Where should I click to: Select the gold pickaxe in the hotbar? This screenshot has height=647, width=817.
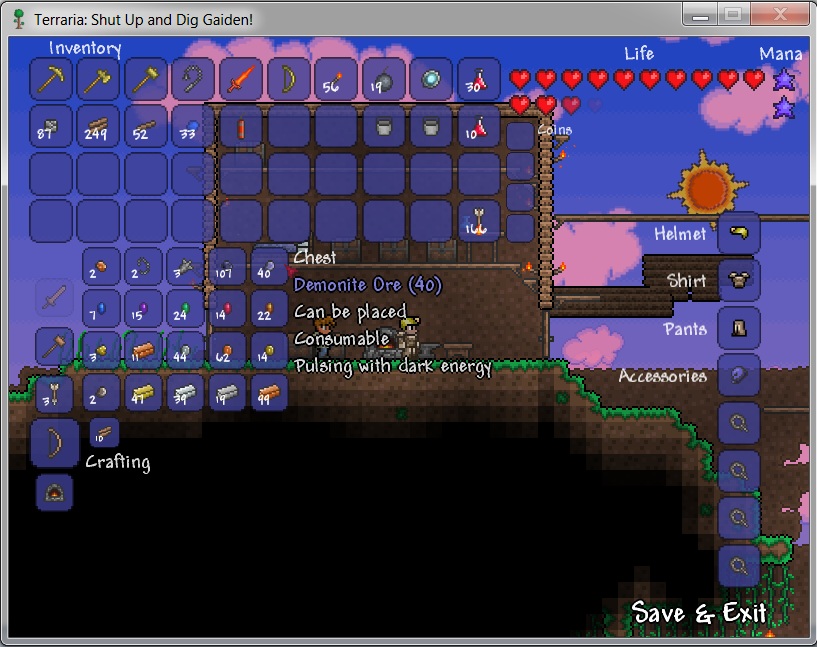point(51,78)
